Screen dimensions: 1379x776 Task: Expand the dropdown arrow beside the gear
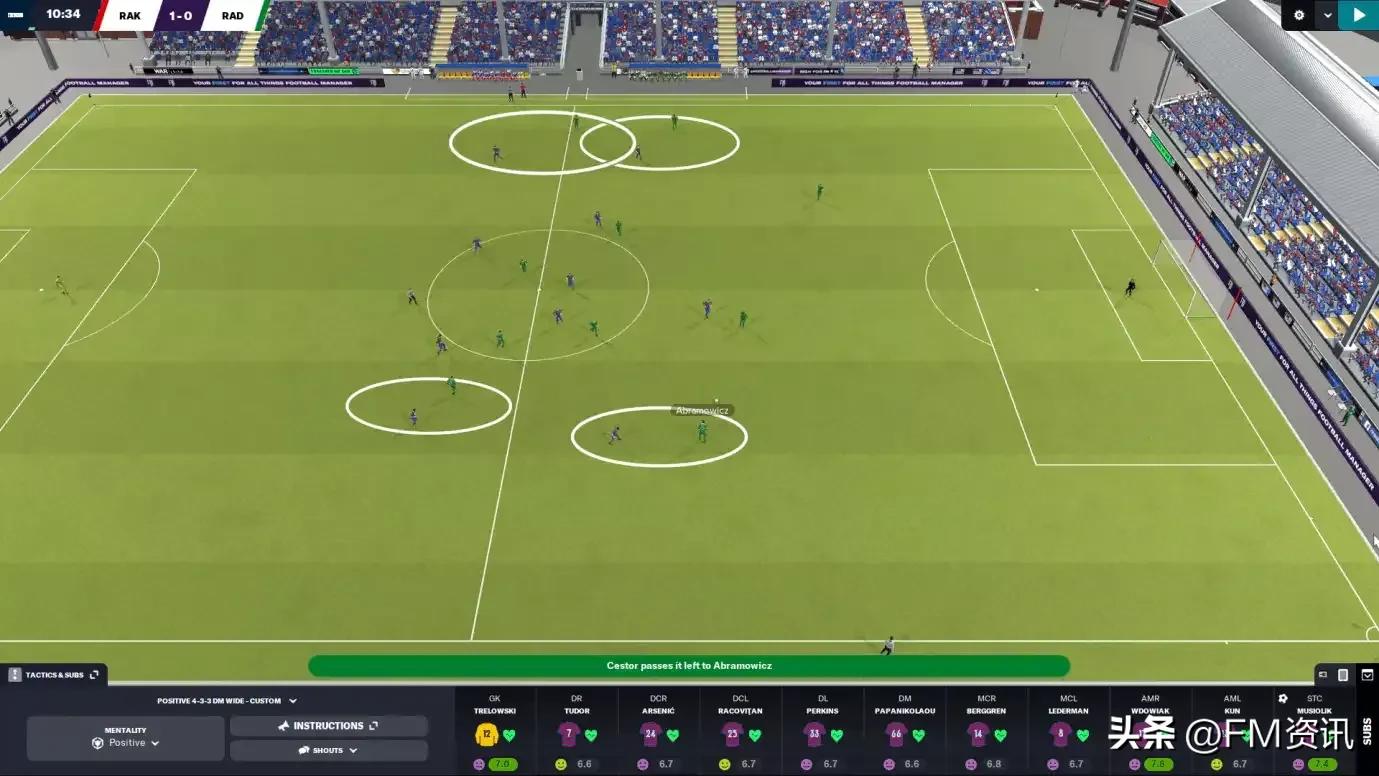[x=1327, y=15]
